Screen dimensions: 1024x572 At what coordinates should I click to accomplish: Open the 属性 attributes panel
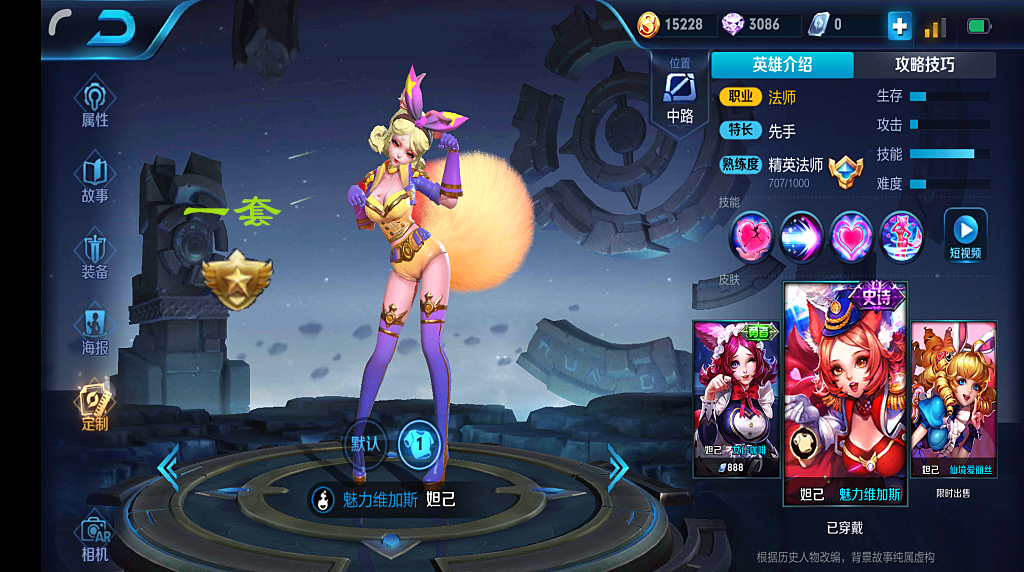point(95,105)
